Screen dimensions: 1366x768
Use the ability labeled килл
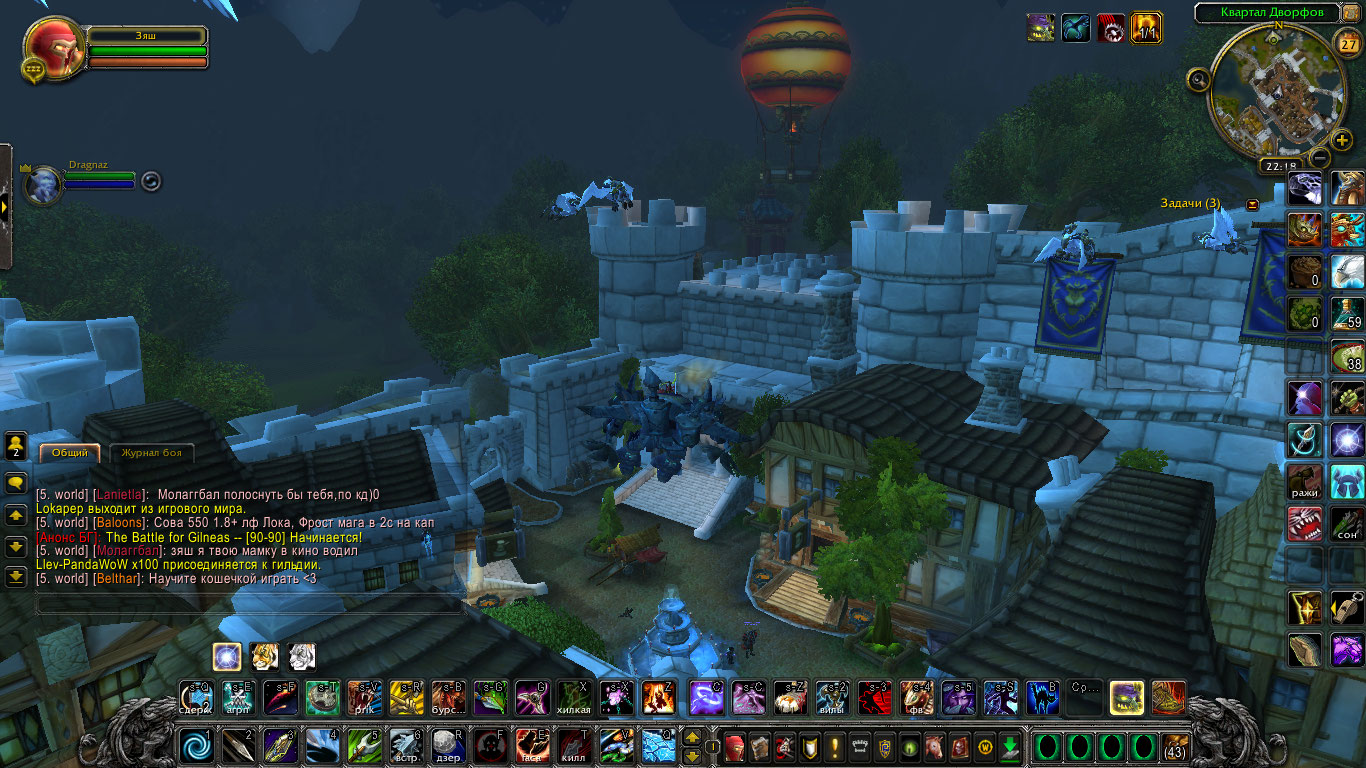573,746
